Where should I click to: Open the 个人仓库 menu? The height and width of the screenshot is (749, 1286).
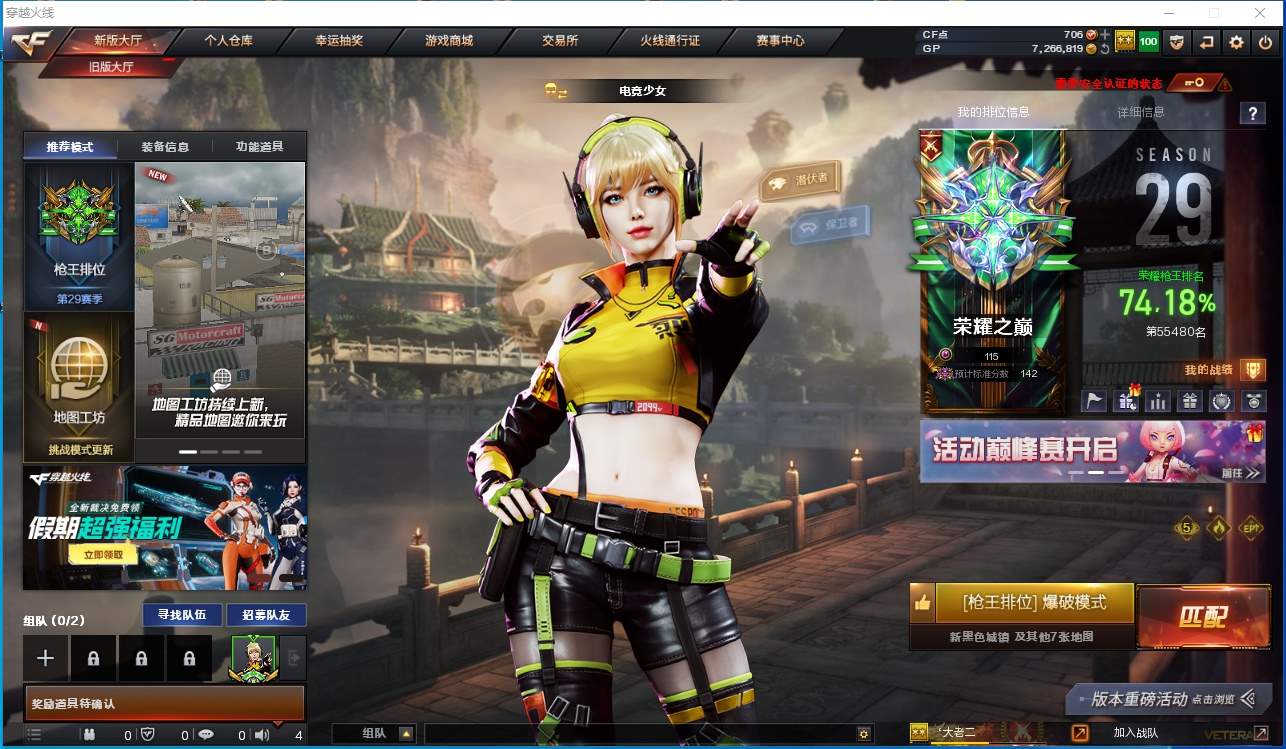click(x=228, y=41)
